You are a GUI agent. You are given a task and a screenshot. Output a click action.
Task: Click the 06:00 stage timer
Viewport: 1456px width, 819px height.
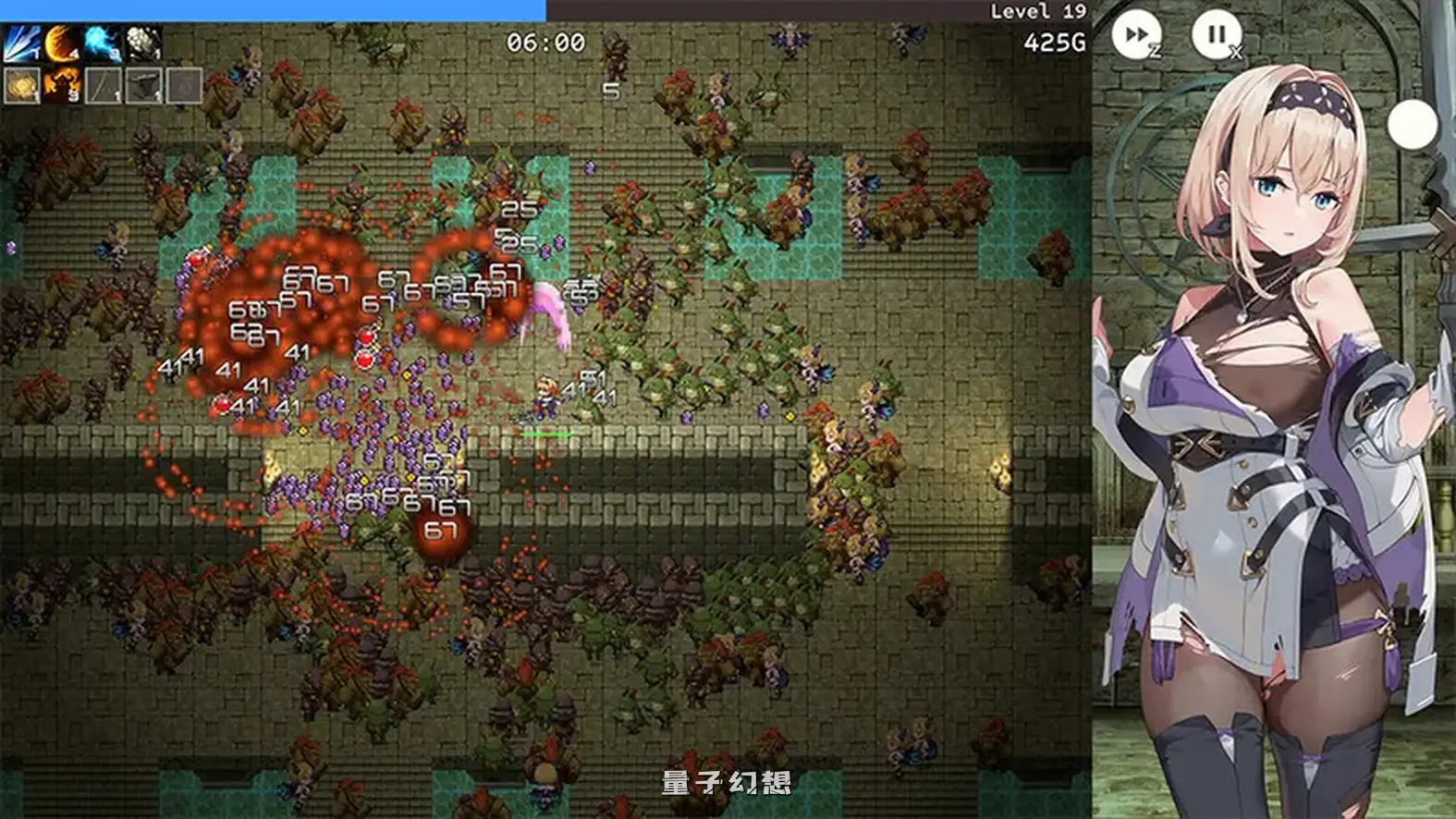coord(545,41)
